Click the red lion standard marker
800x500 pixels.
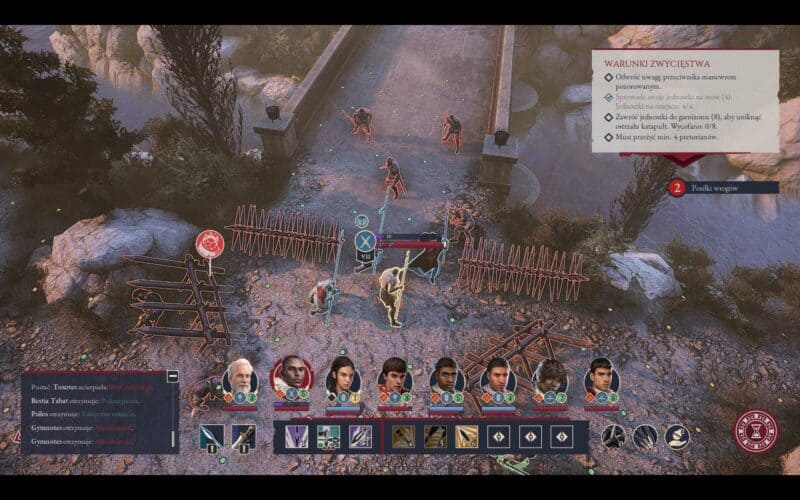point(209,243)
